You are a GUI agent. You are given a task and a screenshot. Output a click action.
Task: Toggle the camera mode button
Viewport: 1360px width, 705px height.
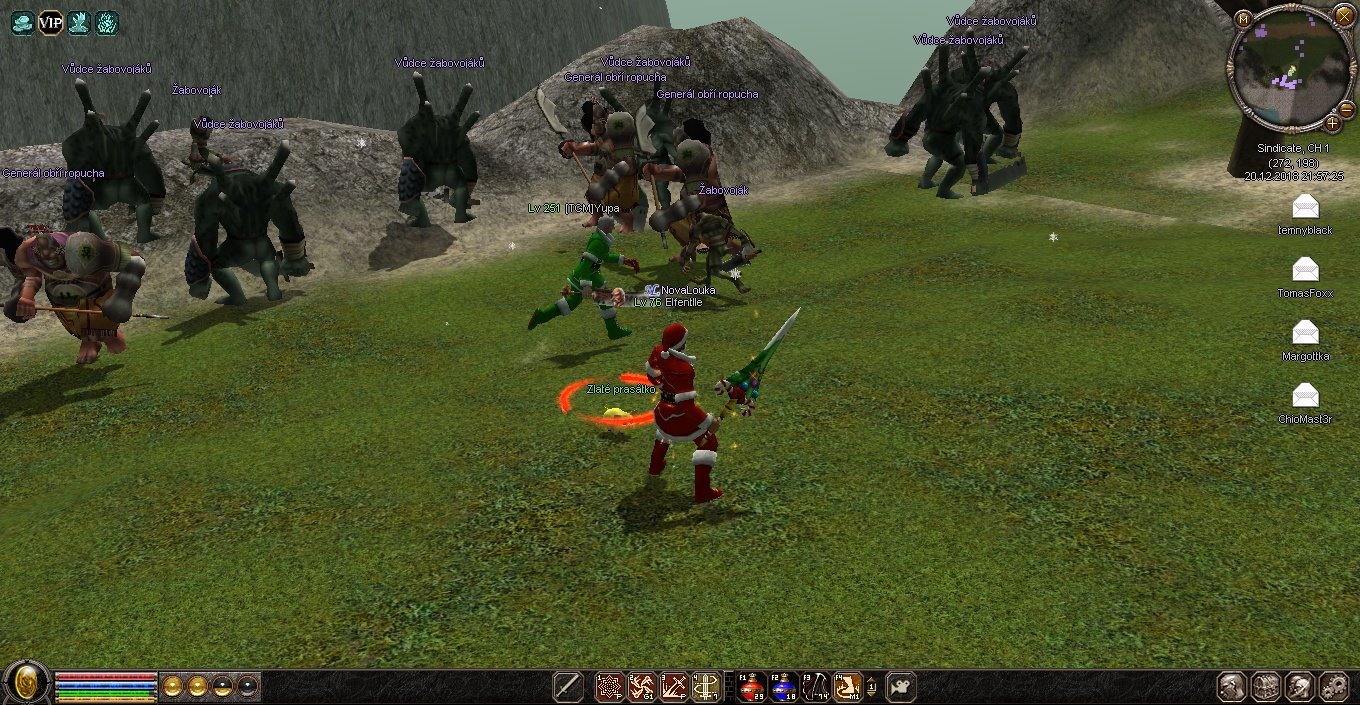[x=901, y=687]
